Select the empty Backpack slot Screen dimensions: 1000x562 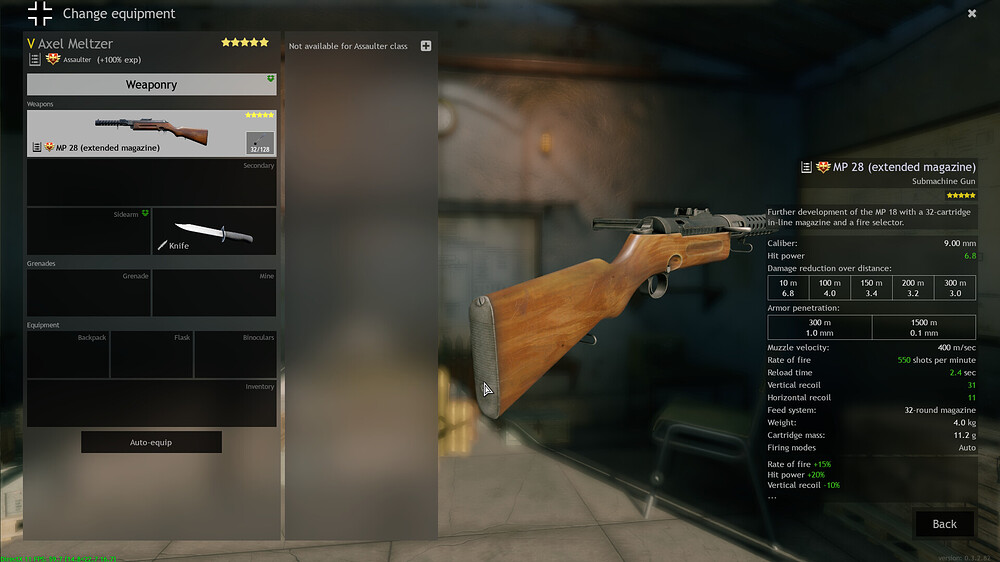(x=68, y=355)
